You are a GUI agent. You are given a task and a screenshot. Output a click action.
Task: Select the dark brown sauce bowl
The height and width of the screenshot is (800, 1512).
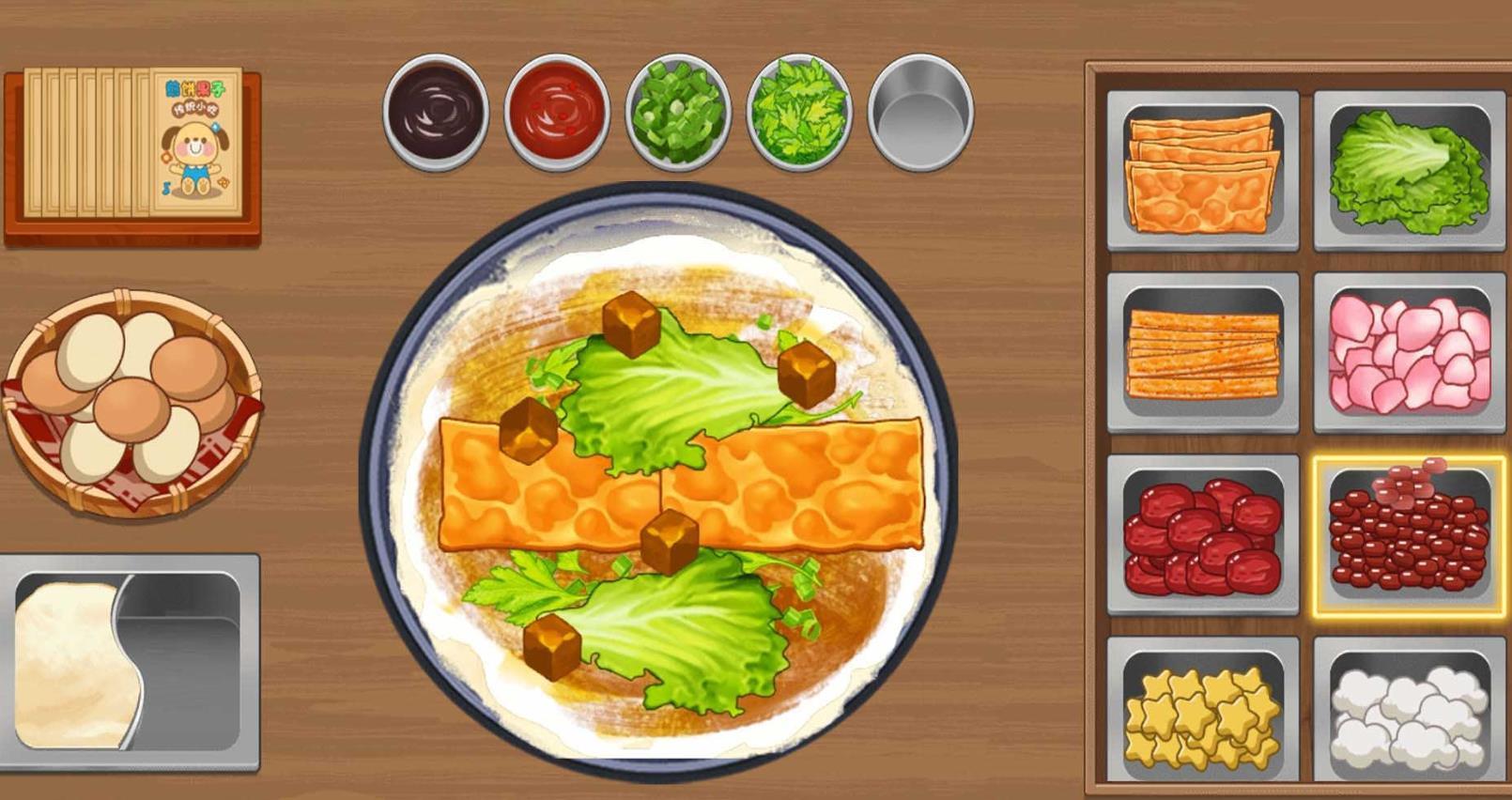pos(436,112)
